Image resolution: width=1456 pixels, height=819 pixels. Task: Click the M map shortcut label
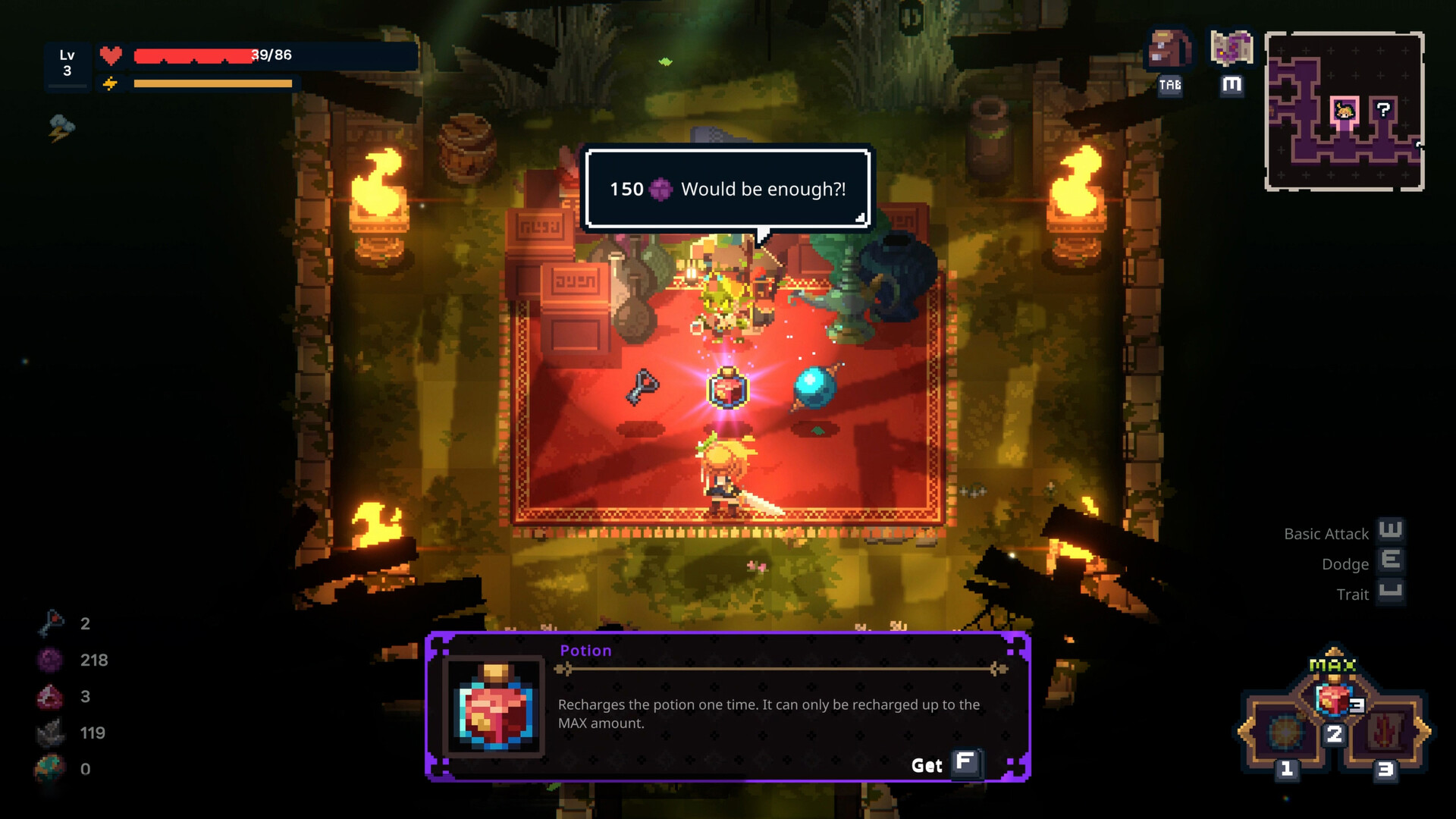coord(1232,86)
